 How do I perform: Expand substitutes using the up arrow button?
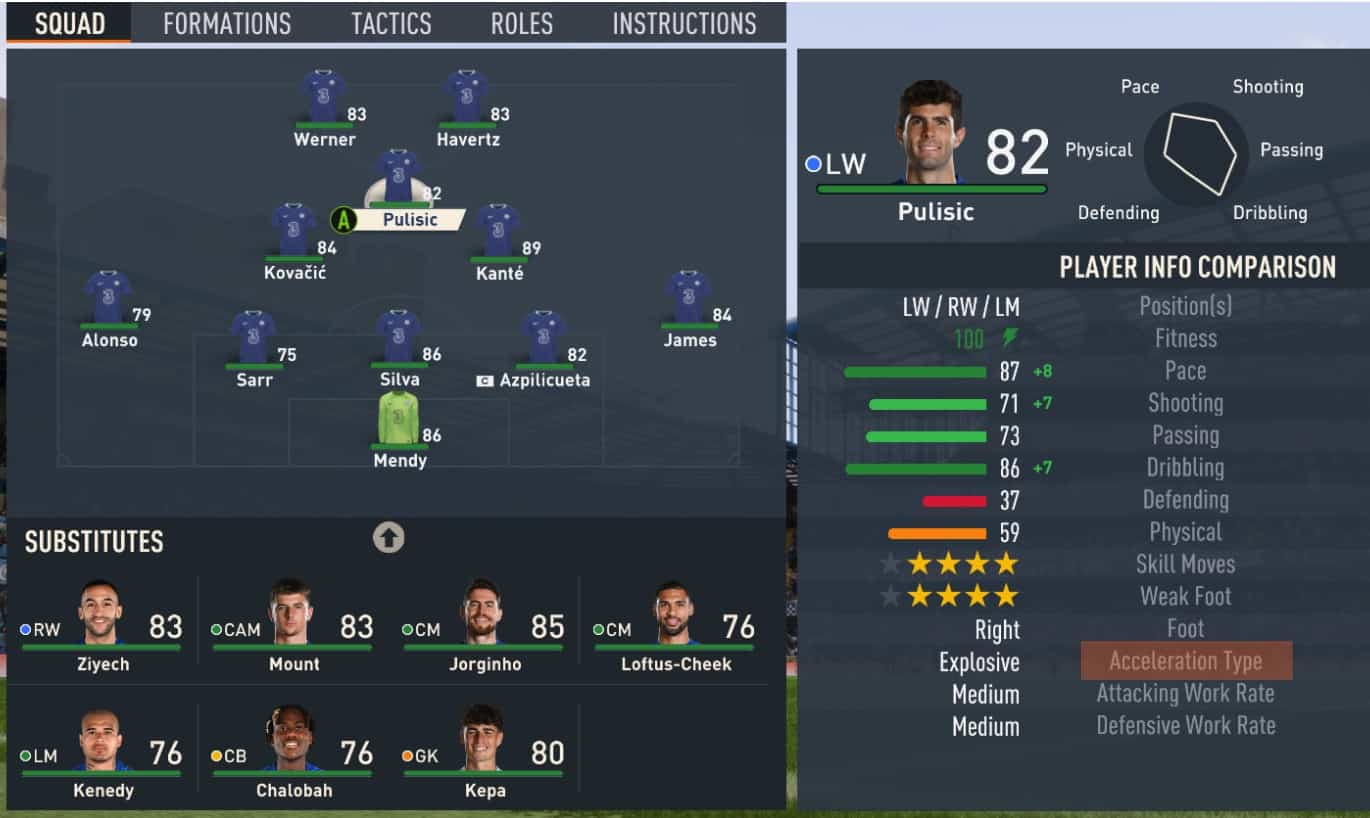click(389, 537)
